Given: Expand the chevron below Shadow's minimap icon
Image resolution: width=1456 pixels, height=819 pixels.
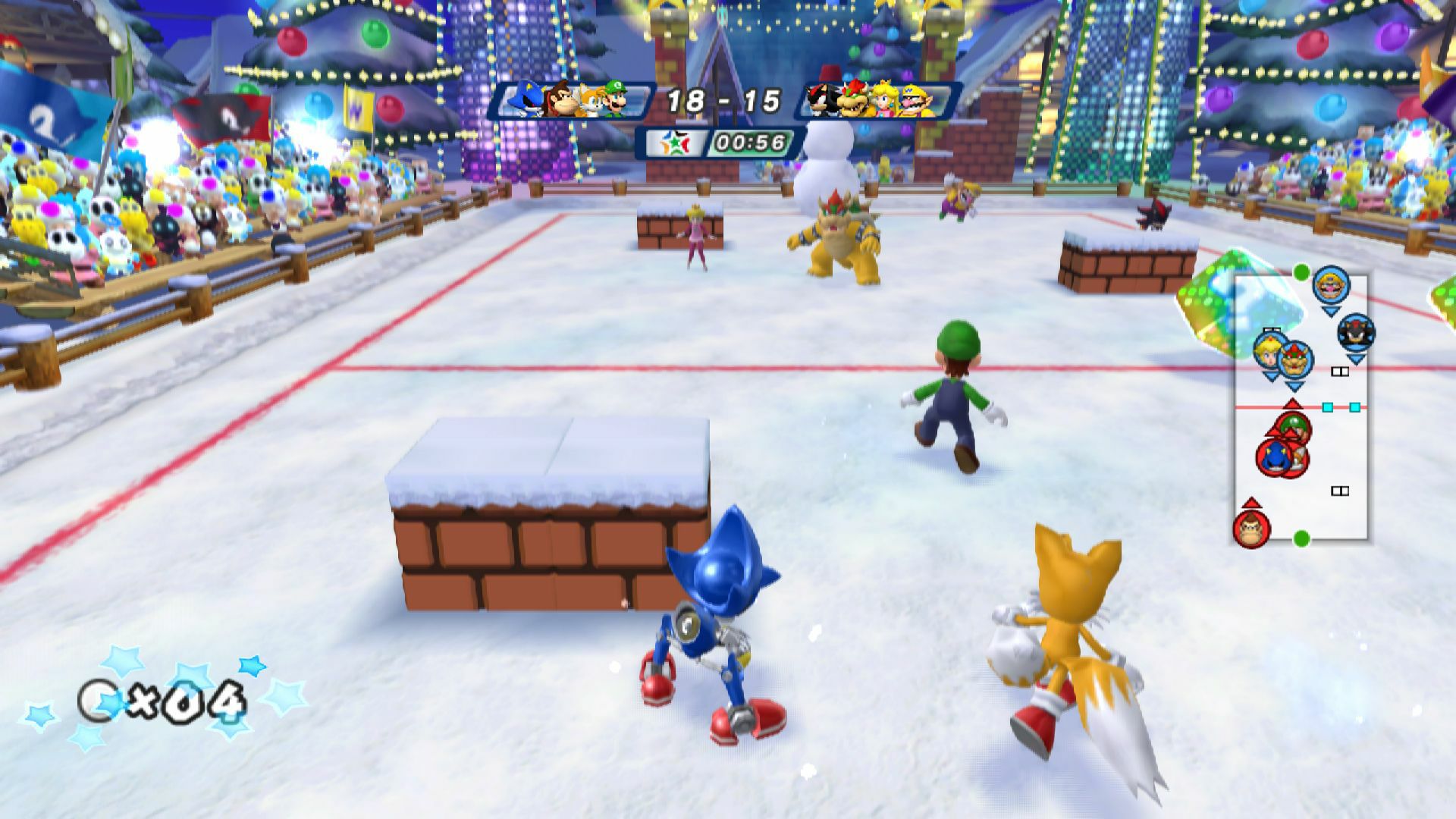Looking at the screenshot, I should [x=1357, y=359].
